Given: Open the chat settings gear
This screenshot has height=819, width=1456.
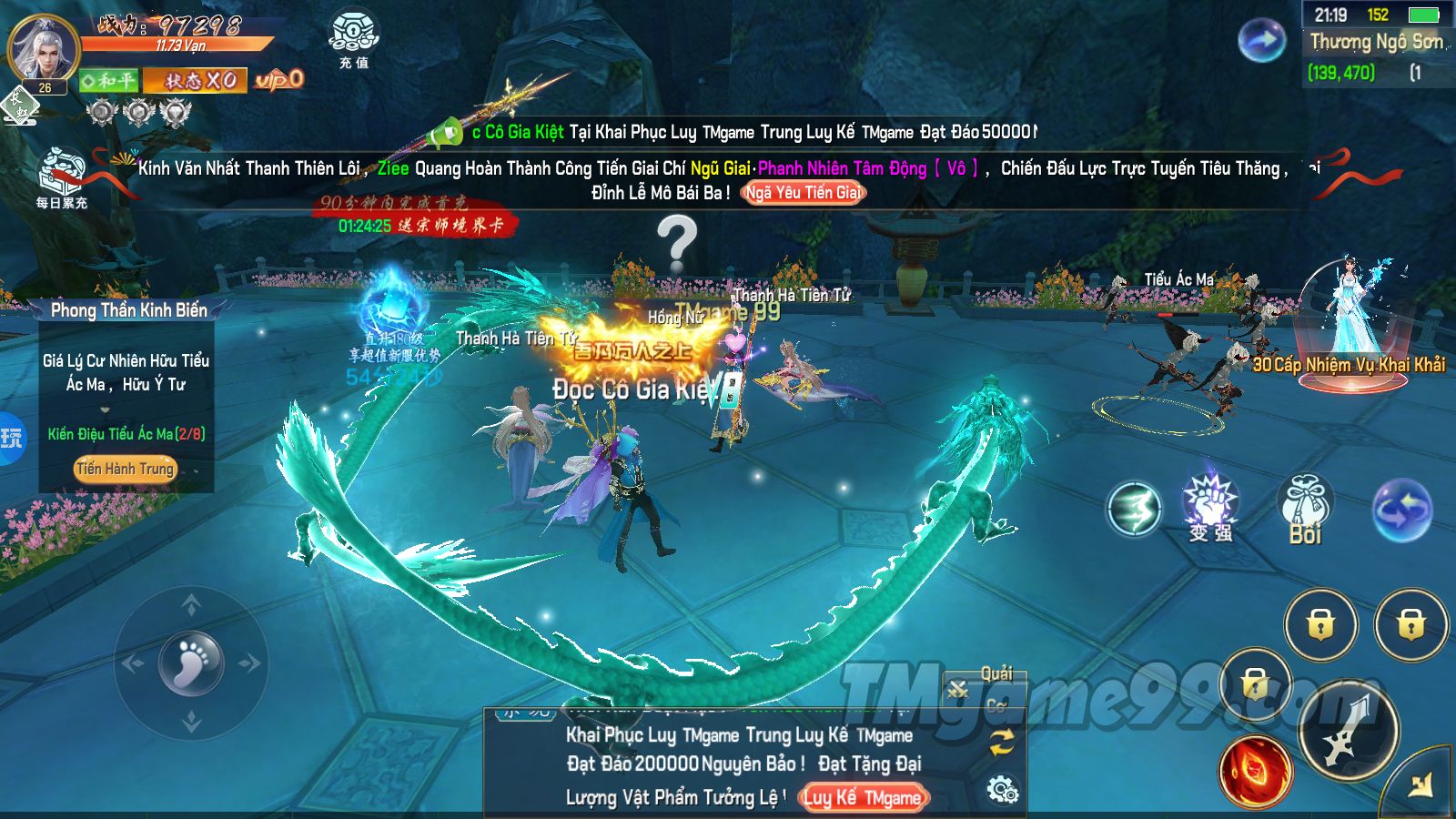Looking at the screenshot, I should (1002, 790).
